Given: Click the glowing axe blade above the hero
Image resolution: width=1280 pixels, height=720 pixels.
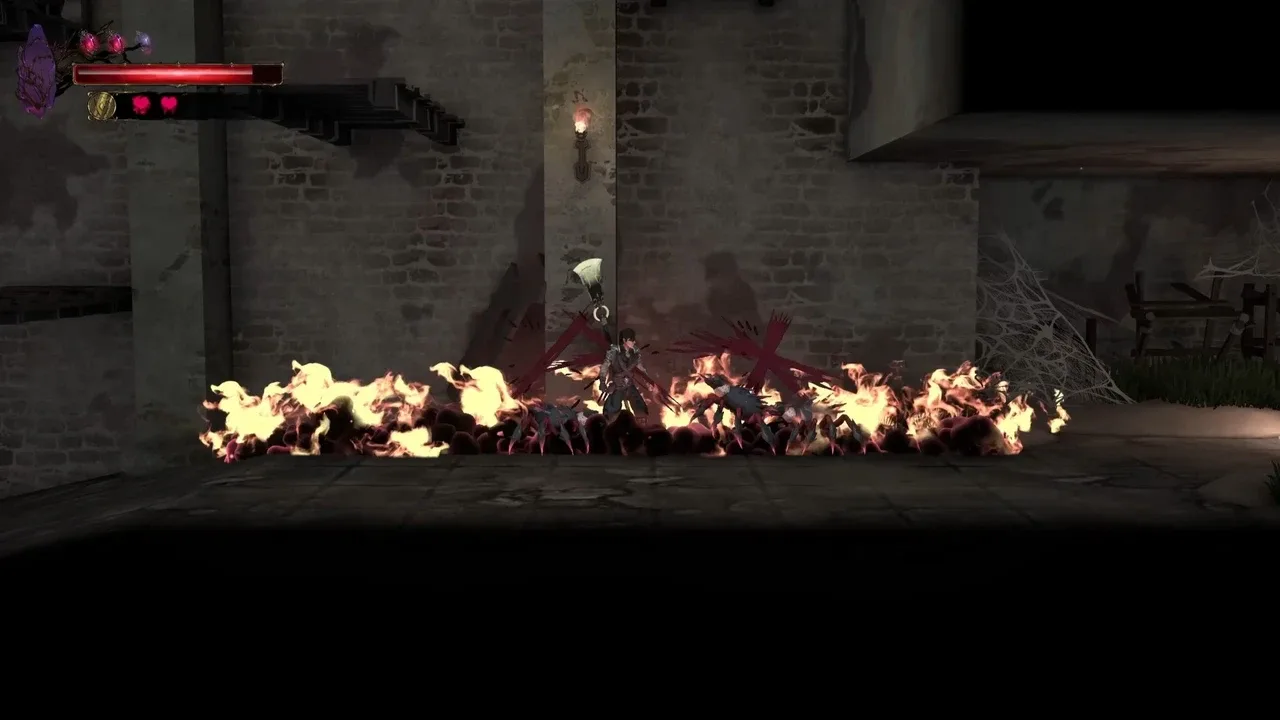Looking at the screenshot, I should click(x=589, y=272).
